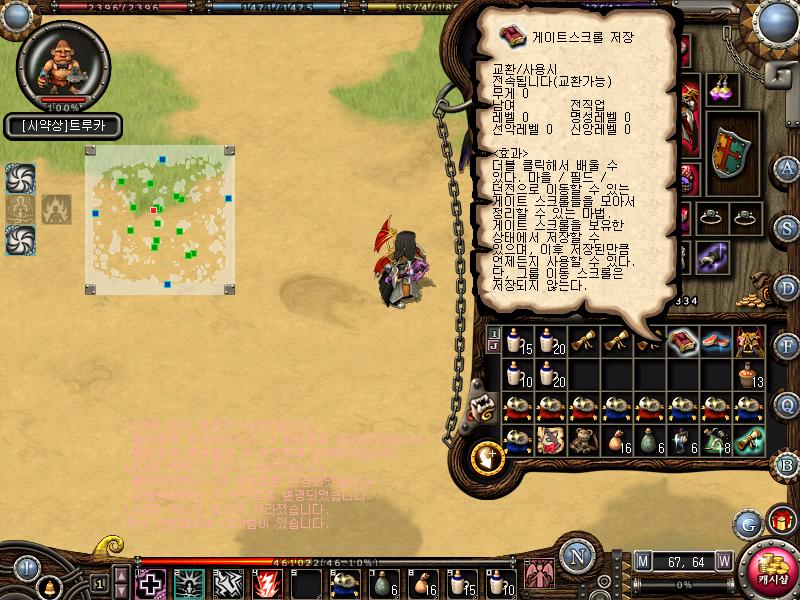This screenshot has height=600, width=800.
Task: Select the glowing green scroll item
Action: 748,440
